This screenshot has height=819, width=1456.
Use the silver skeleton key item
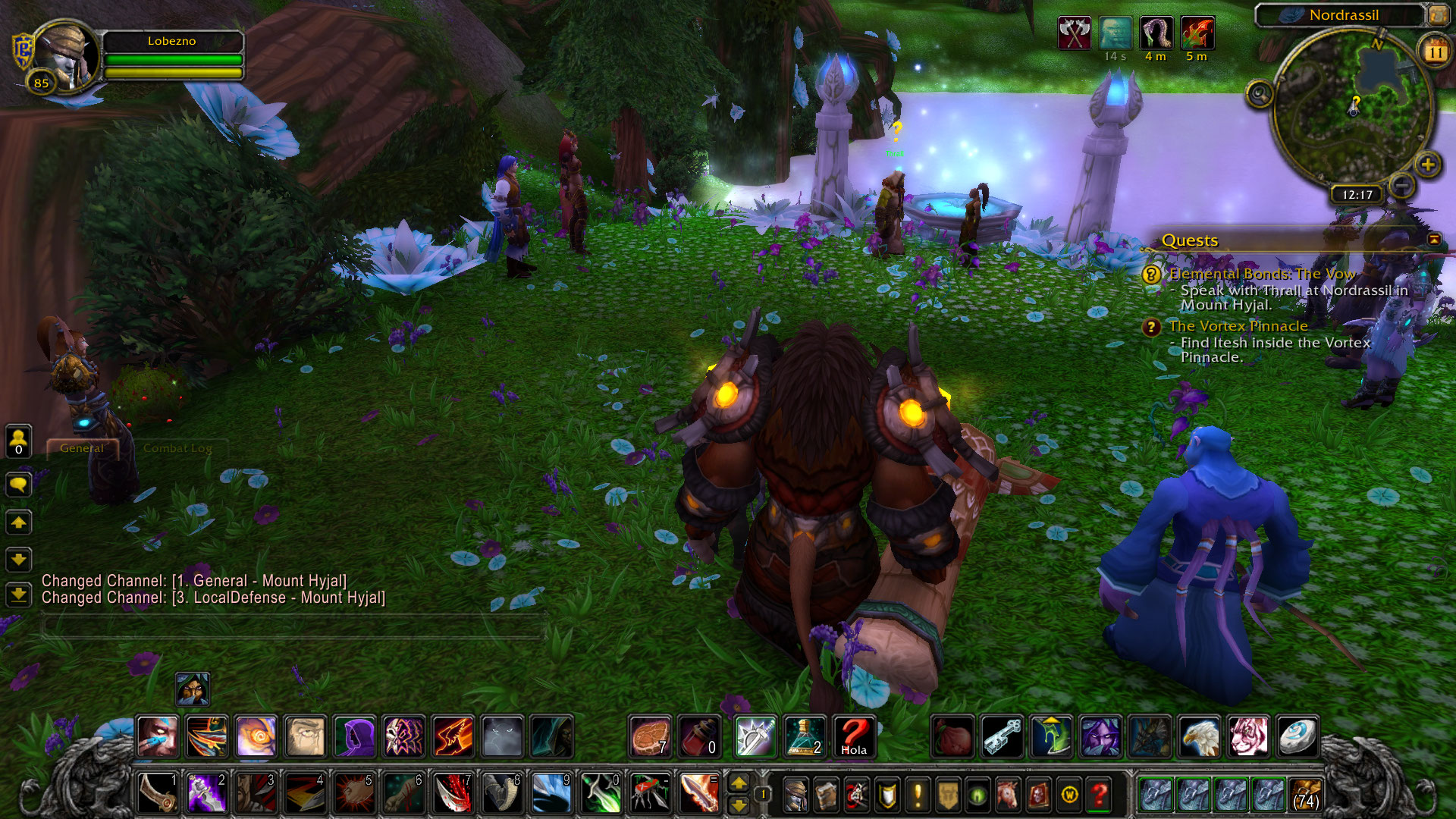[x=1003, y=737]
